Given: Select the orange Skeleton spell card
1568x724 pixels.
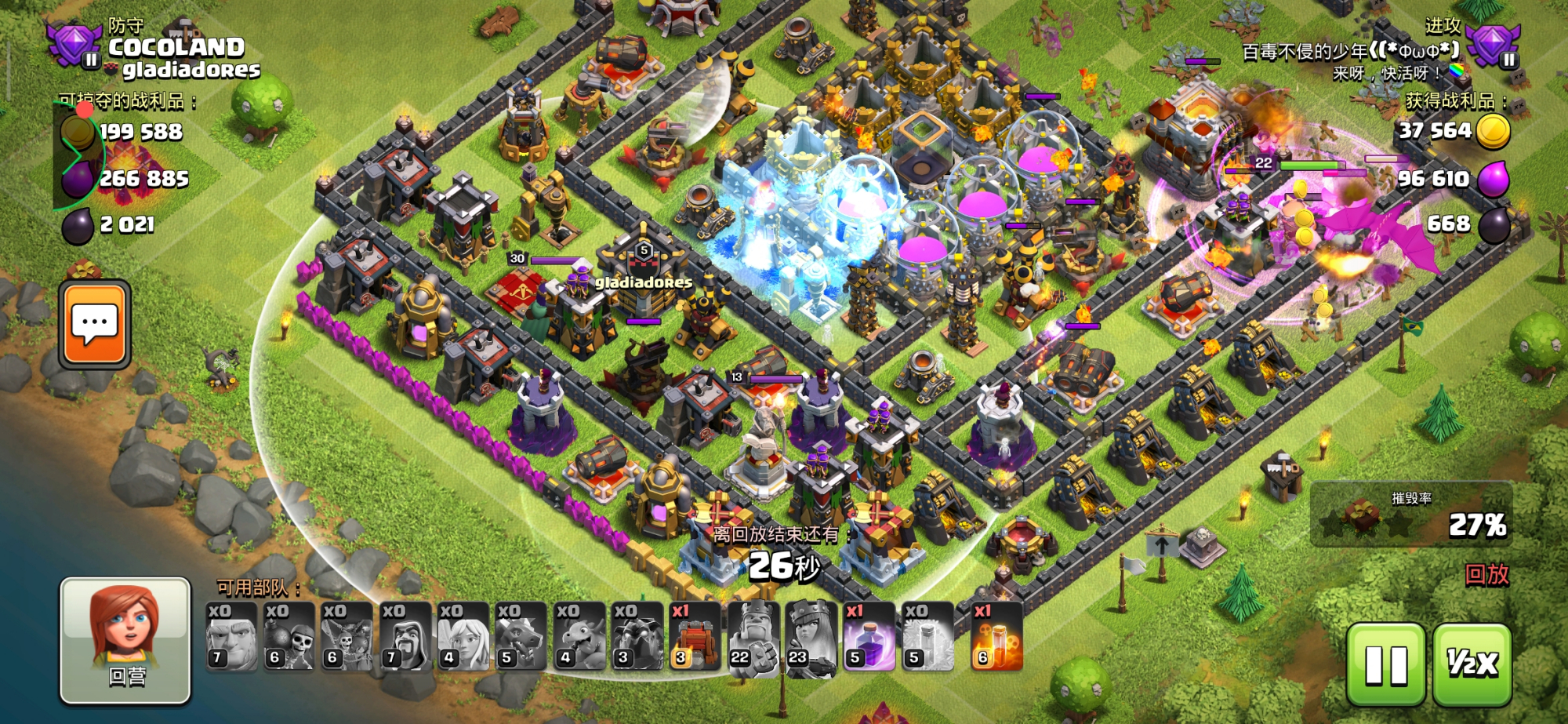Looking at the screenshot, I should tap(996, 636).
